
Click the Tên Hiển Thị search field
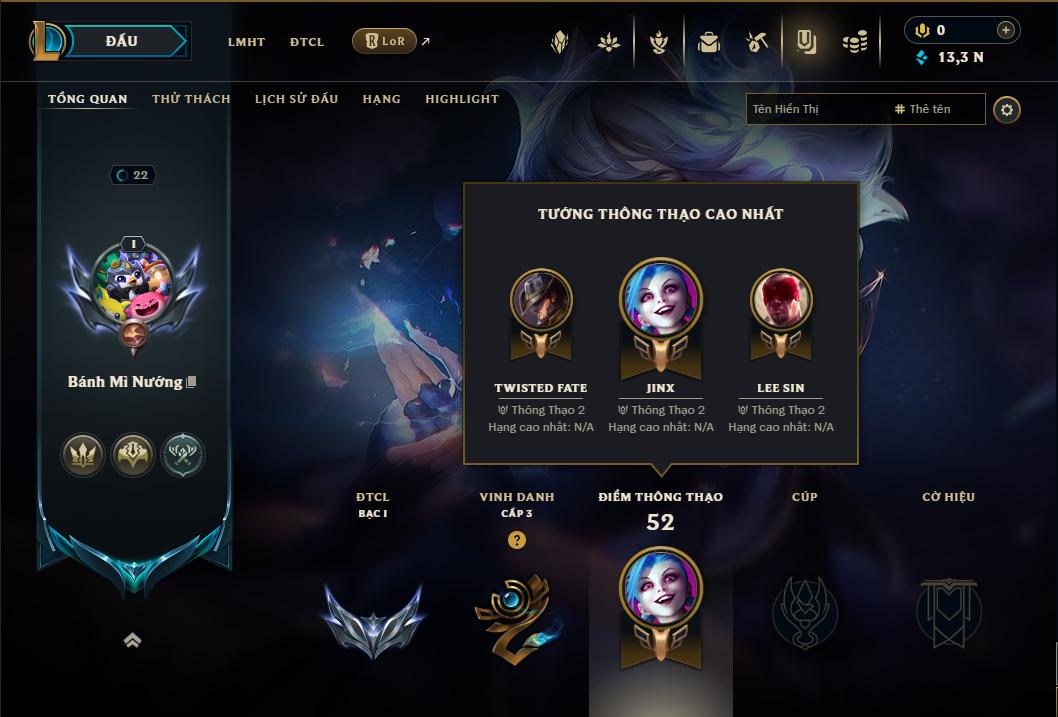point(815,109)
